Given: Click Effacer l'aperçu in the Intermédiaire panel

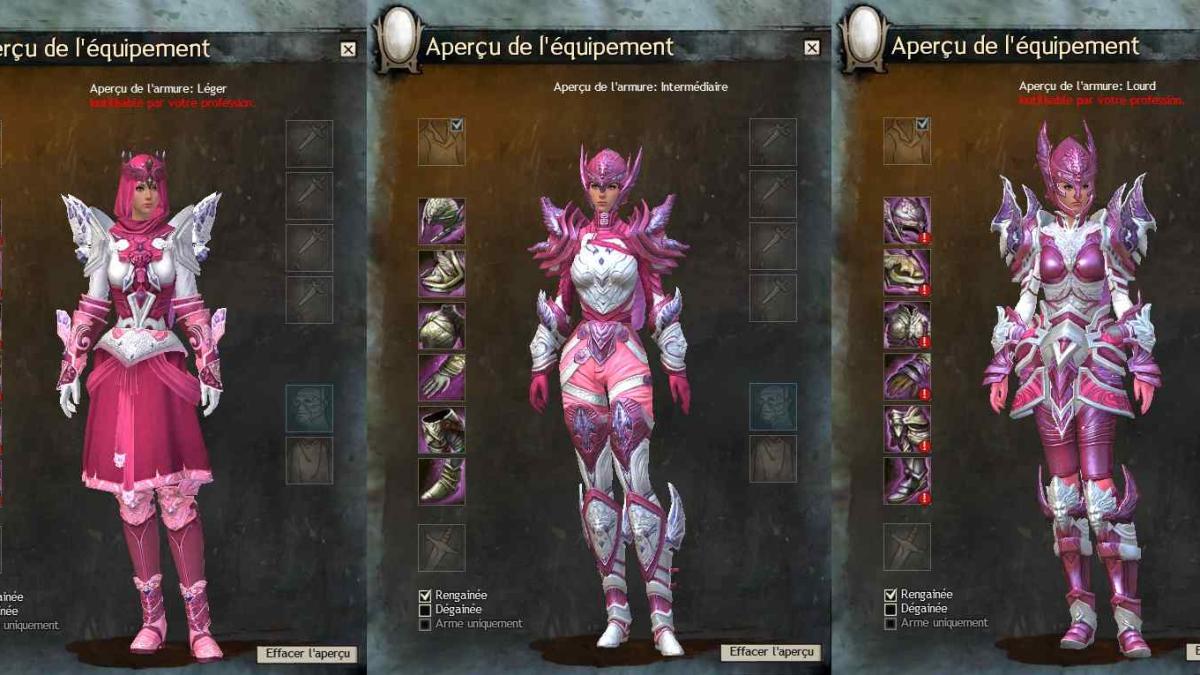Looking at the screenshot, I should point(770,652).
